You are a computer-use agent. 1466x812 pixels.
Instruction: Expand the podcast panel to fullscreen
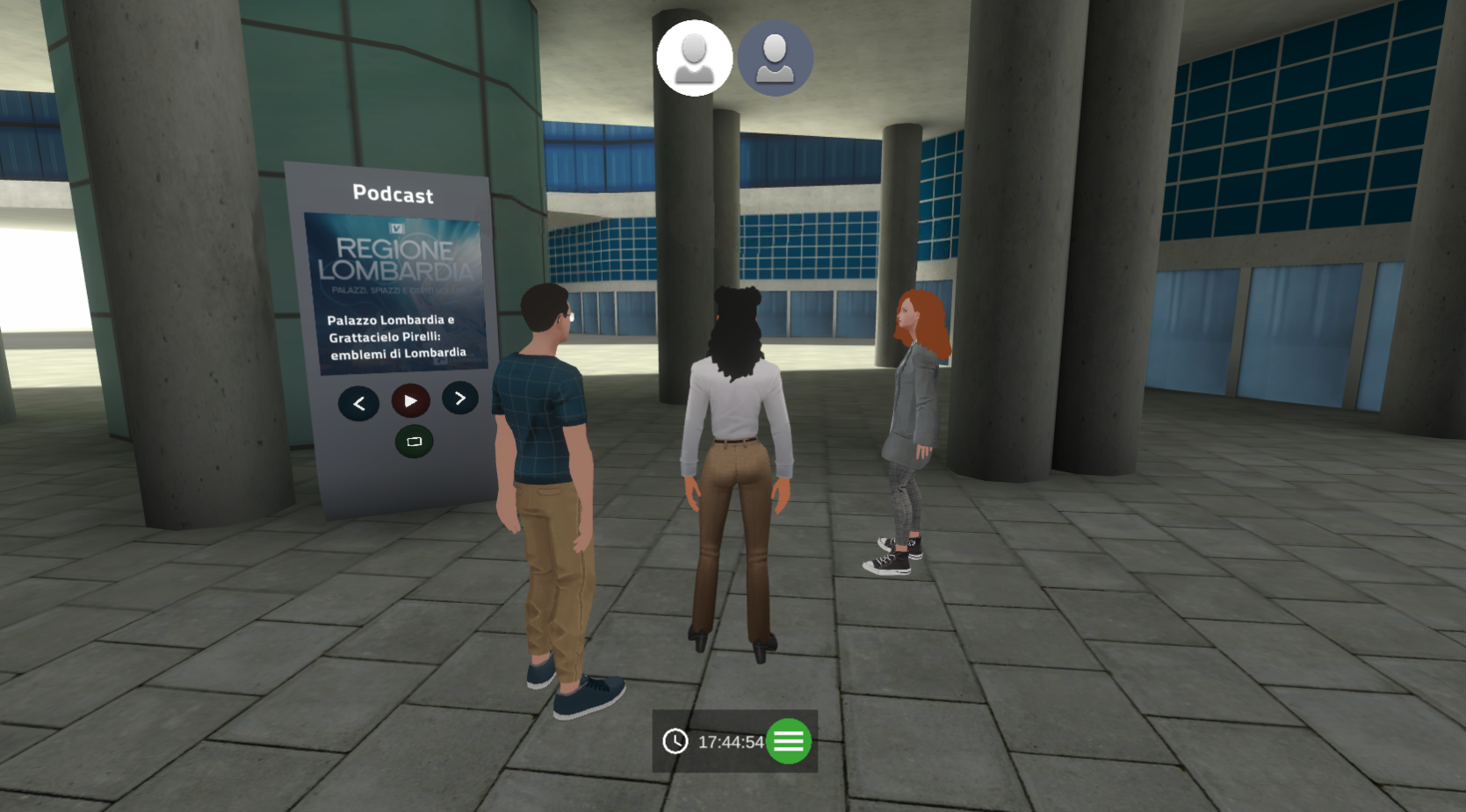click(414, 442)
